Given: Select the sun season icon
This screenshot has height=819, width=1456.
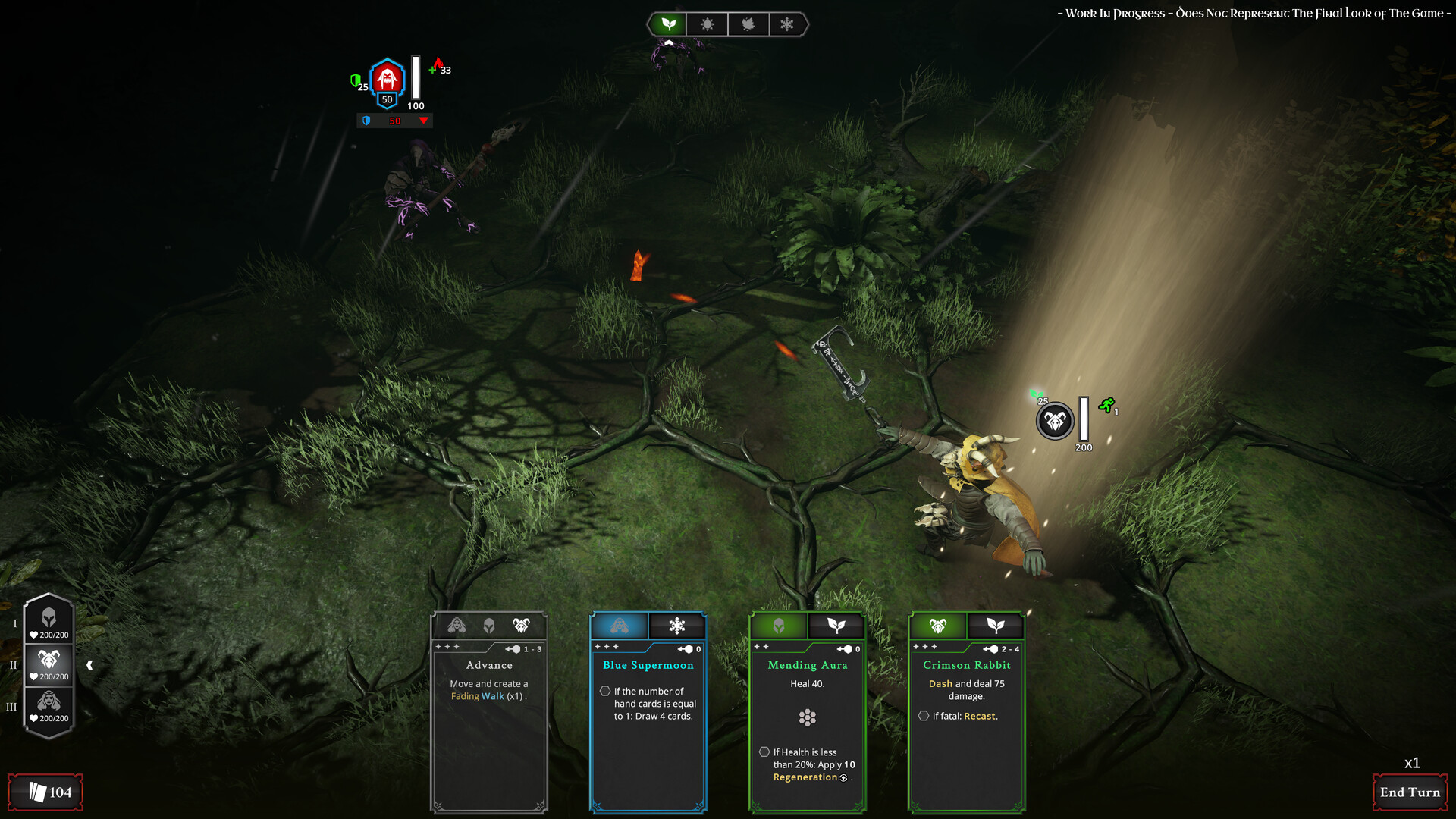Looking at the screenshot, I should (x=708, y=24).
